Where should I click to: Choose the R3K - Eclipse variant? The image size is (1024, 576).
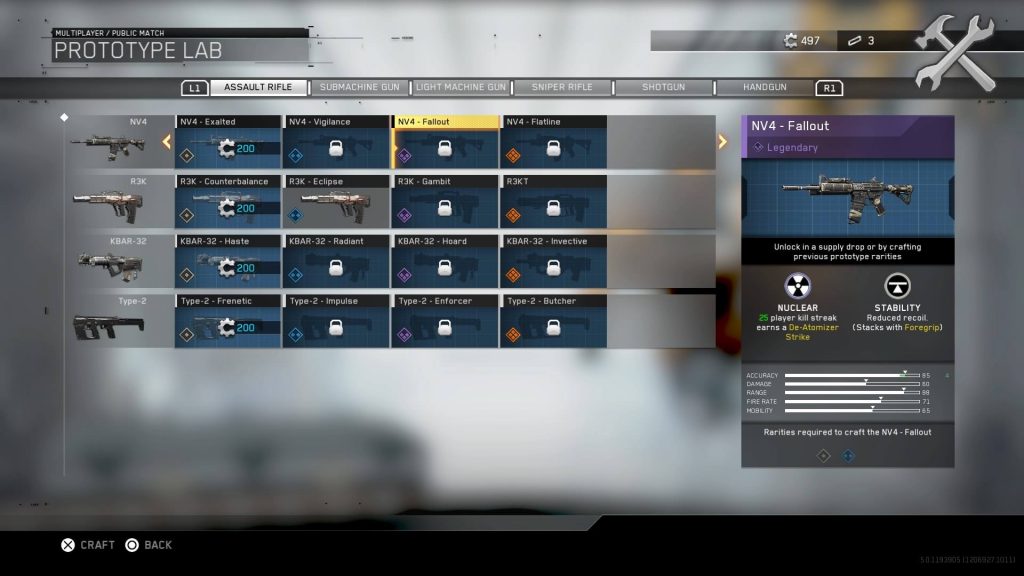click(337, 203)
